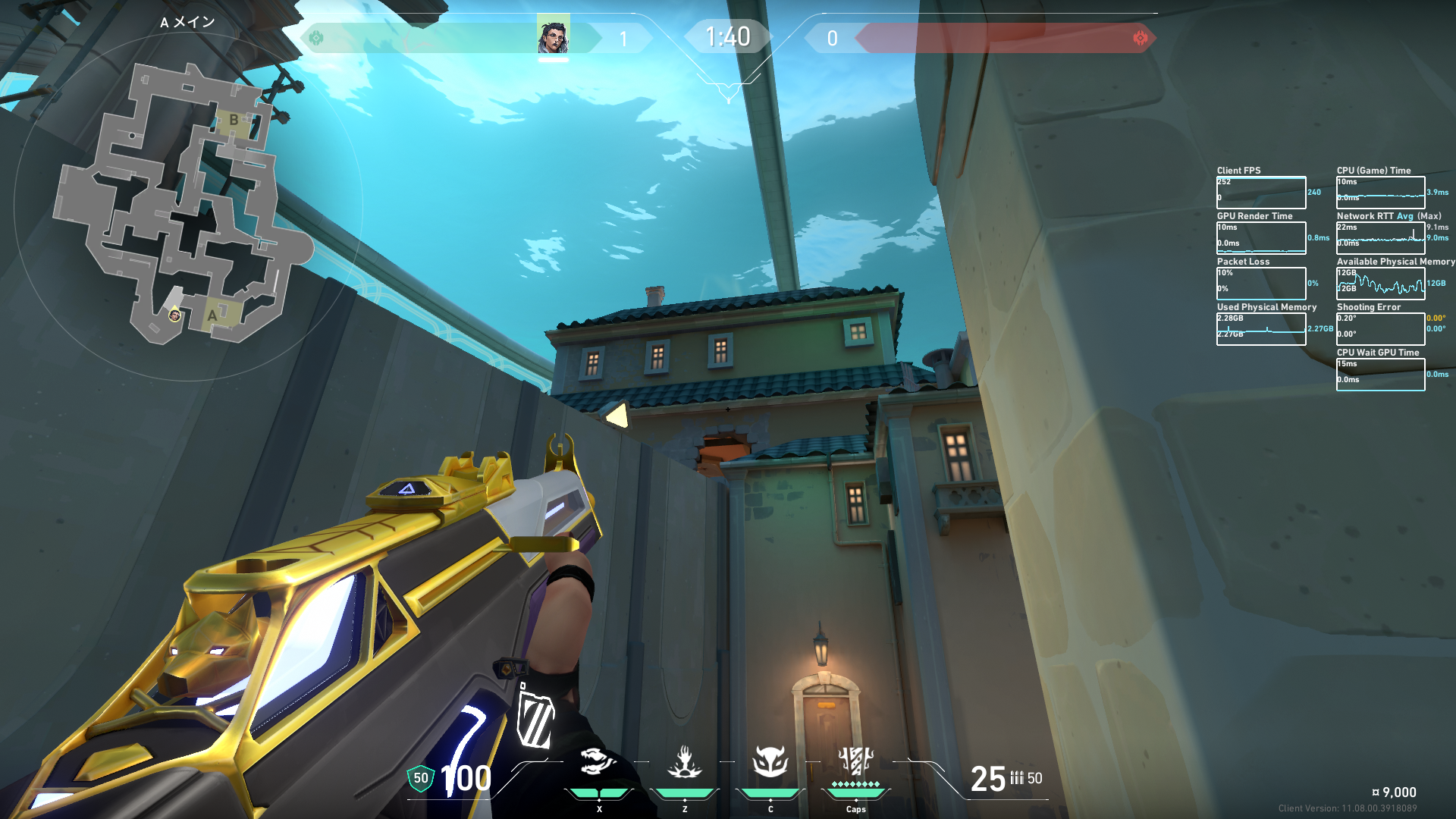The width and height of the screenshot is (1456, 819).
Task: Mark the B site on the minimap
Action: [x=234, y=120]
